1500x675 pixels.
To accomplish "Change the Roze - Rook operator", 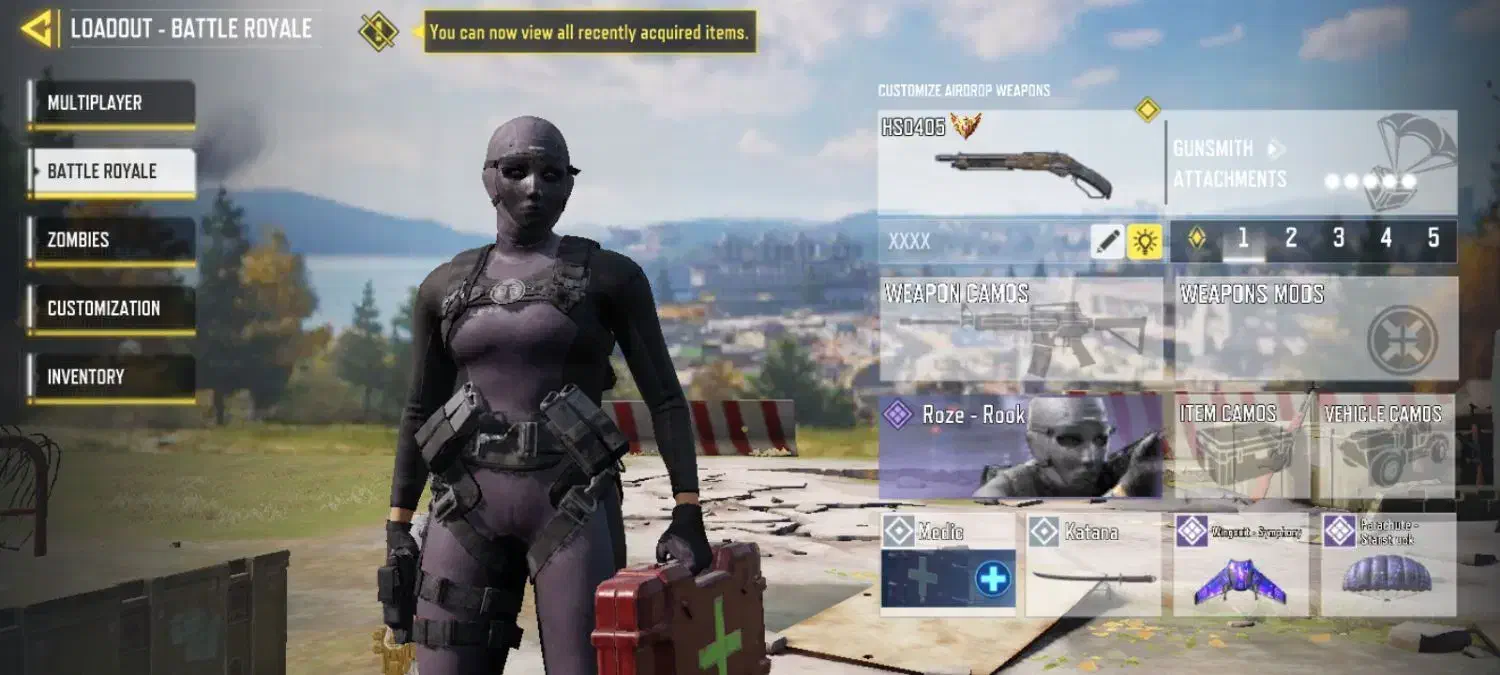I will tap(1020, 446).
